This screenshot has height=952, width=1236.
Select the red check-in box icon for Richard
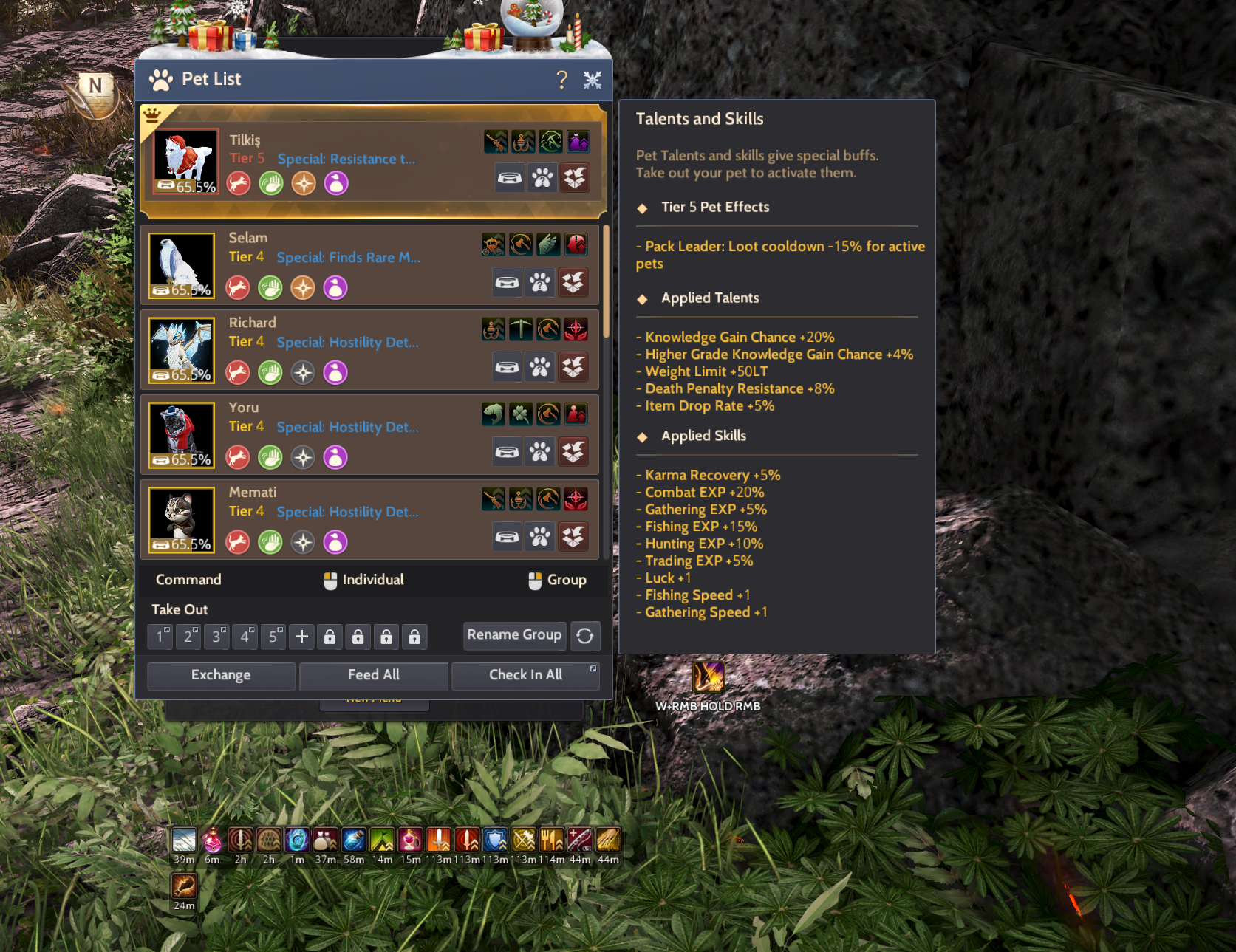[573, 367]
